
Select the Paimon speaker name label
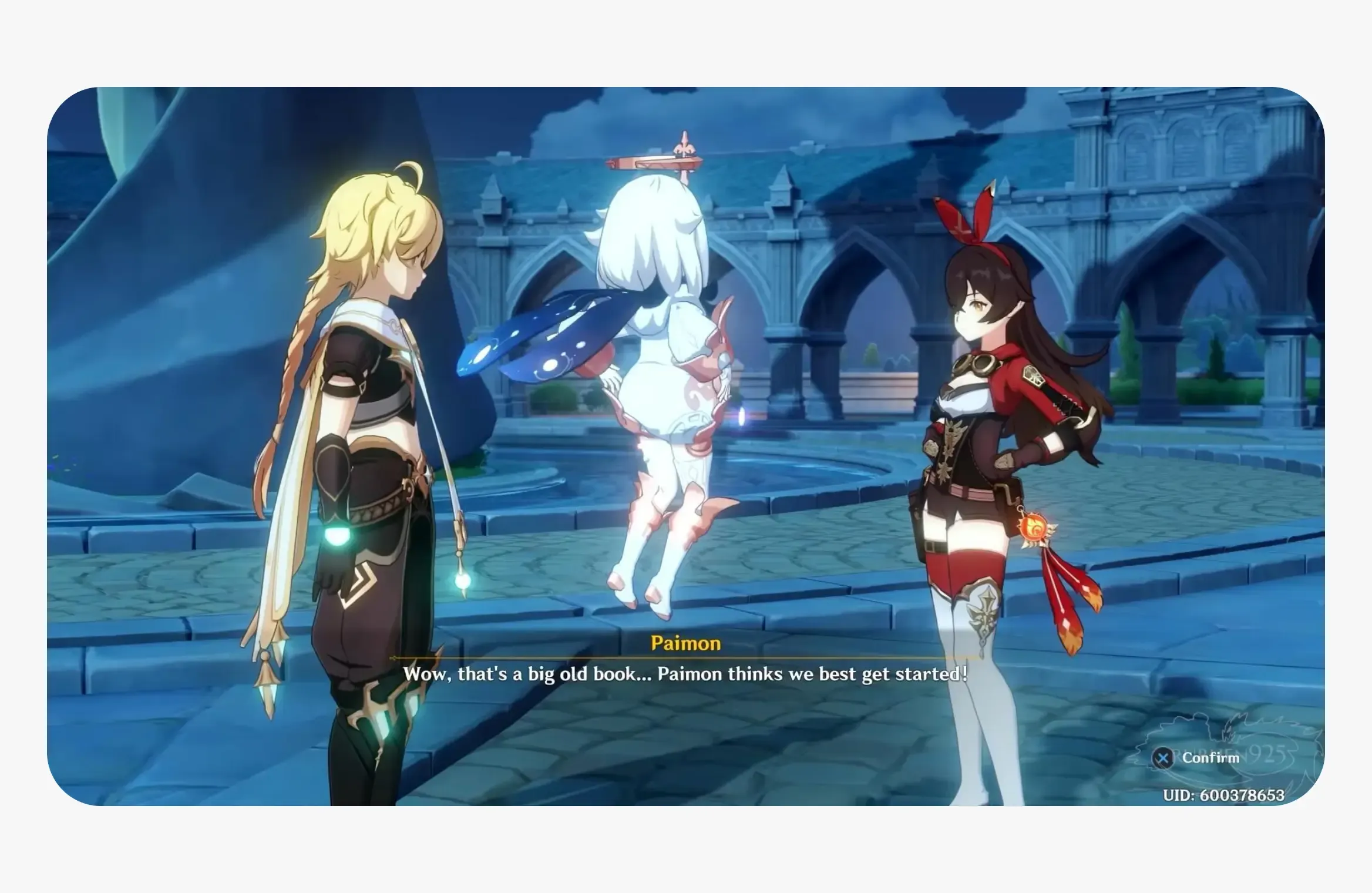point(685,643)
